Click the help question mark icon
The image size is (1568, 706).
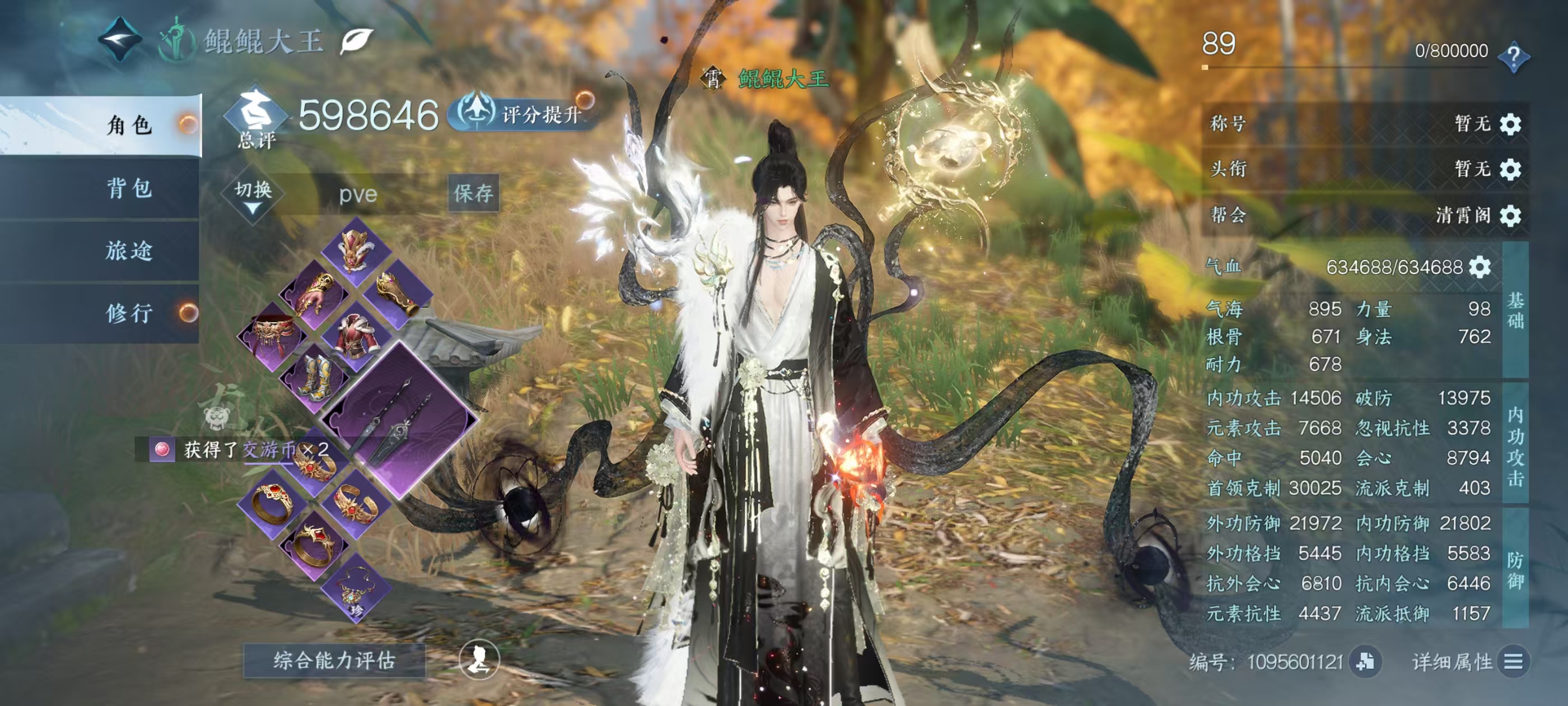click(1513, 57)
